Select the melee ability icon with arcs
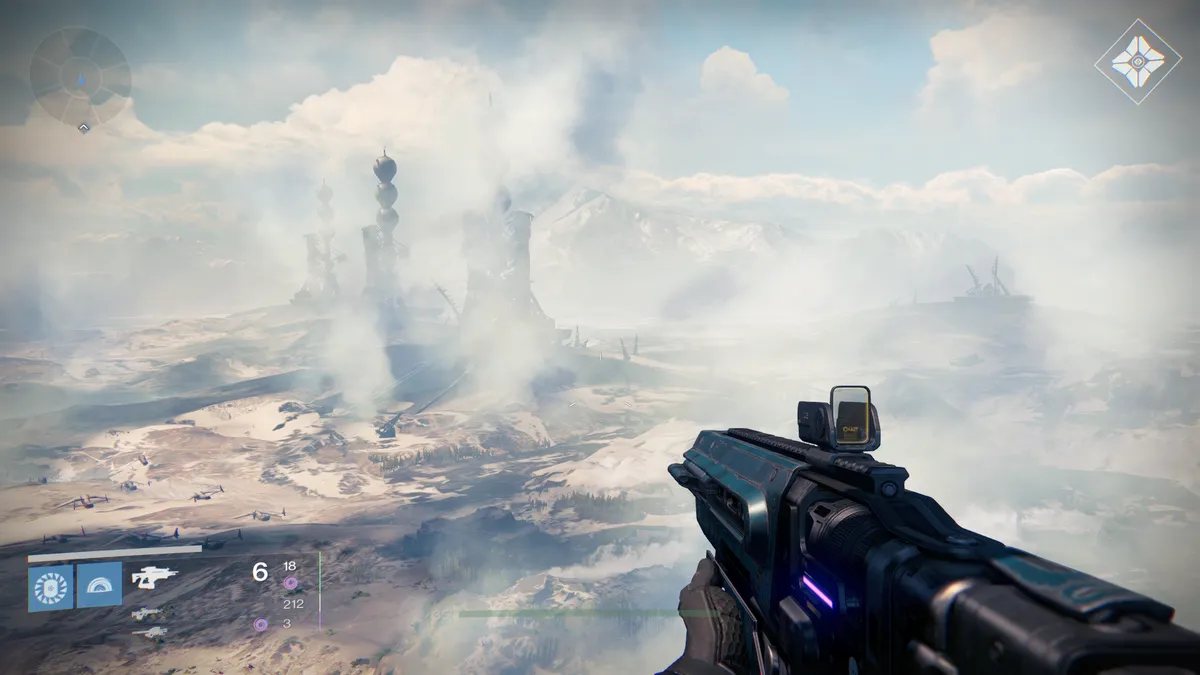1200x675 pixels. [x=99, y=585]
